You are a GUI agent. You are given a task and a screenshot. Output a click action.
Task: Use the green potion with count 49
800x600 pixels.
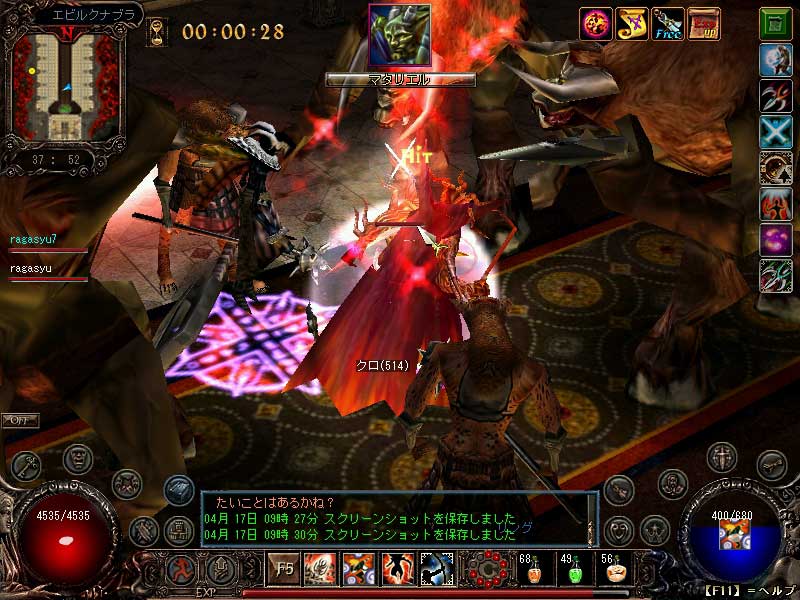[x=573, y=571]
